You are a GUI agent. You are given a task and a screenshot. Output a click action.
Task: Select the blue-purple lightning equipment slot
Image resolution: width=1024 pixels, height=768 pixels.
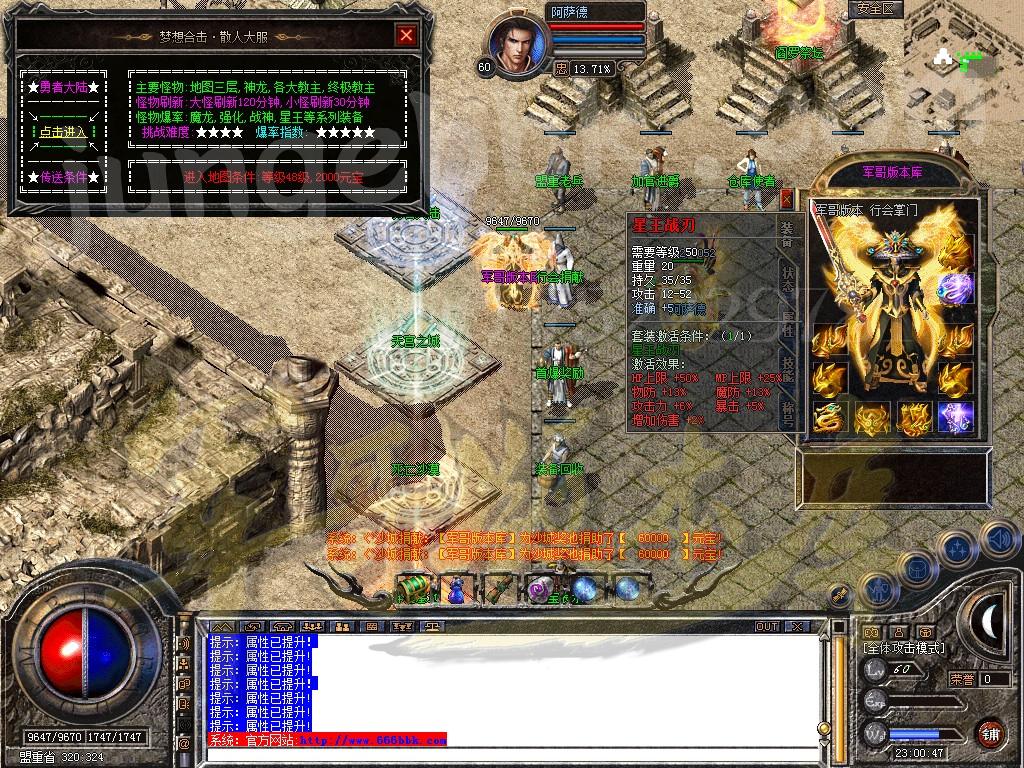[x=955, y=417]
